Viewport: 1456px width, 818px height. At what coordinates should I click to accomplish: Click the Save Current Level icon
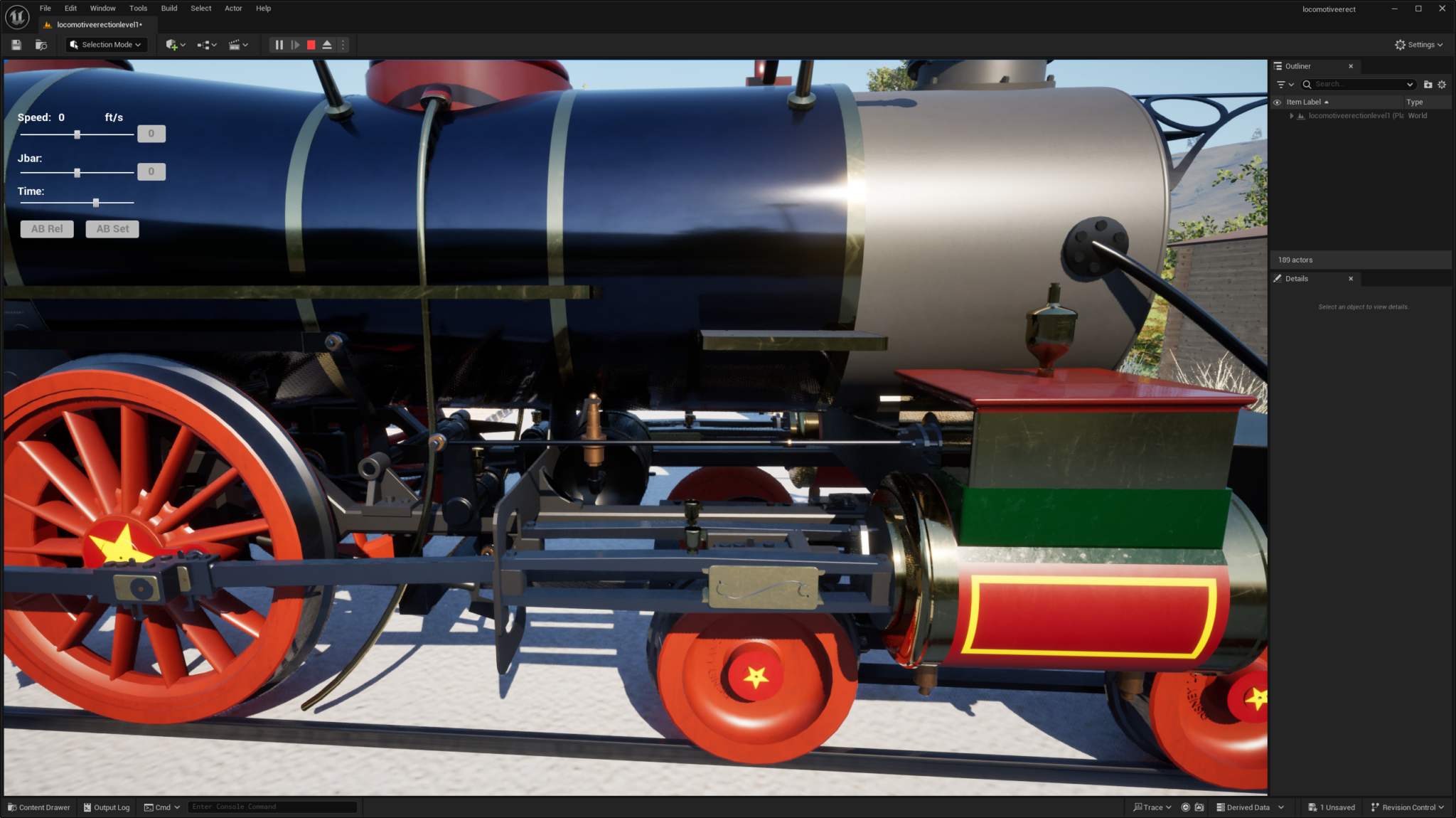click(15, 44)
